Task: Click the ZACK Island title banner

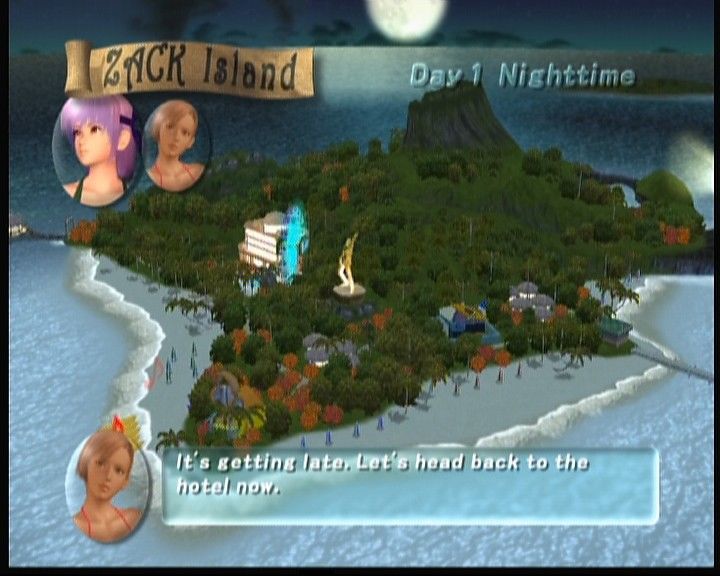Action: [x=192, y=72]
